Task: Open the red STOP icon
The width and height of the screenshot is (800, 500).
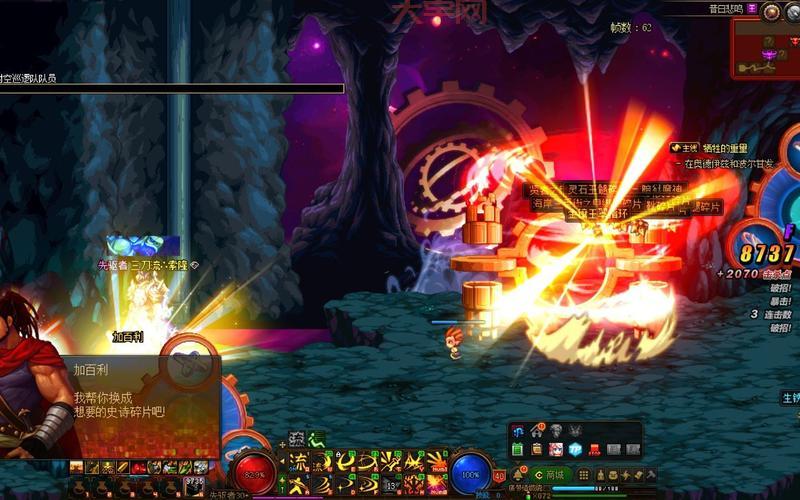Action: [594, 450]
